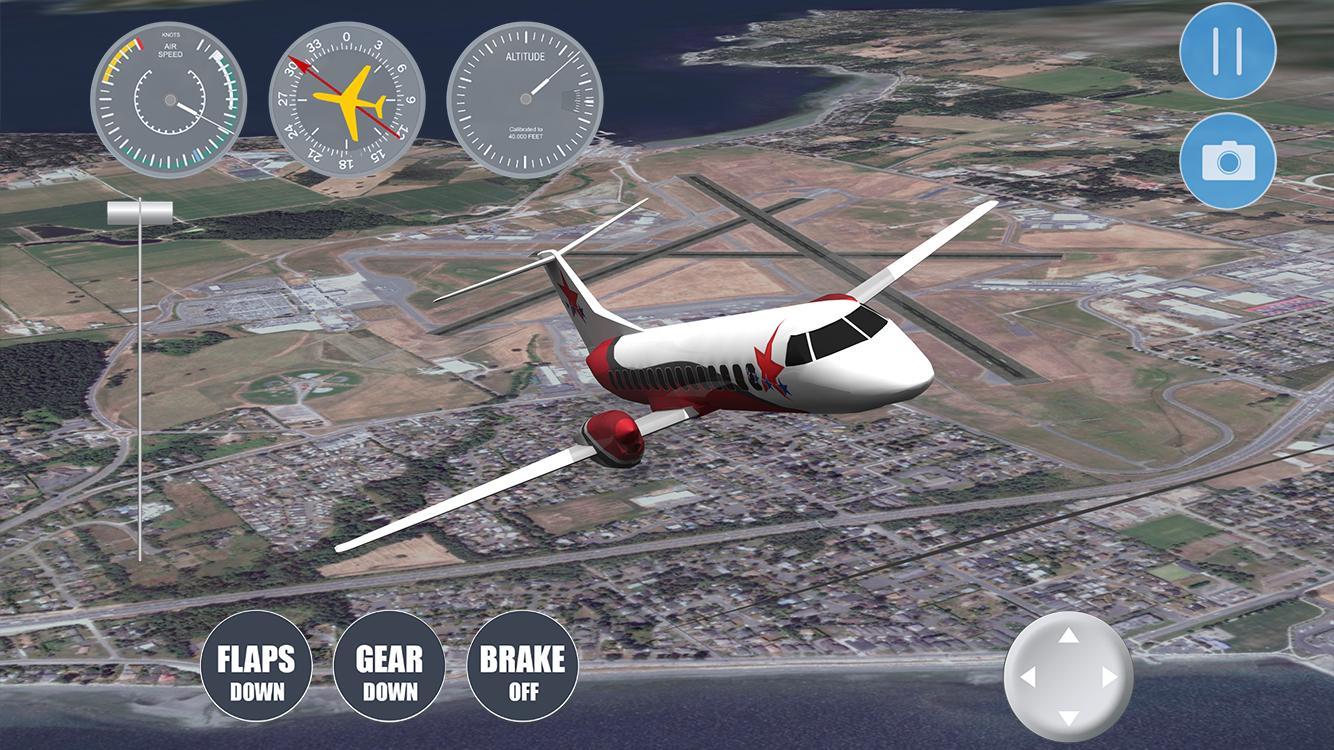The image size is (1334, 750).
Task: Pause the flight simulation
Action: pyautogui.click(x=1228, y=55)
